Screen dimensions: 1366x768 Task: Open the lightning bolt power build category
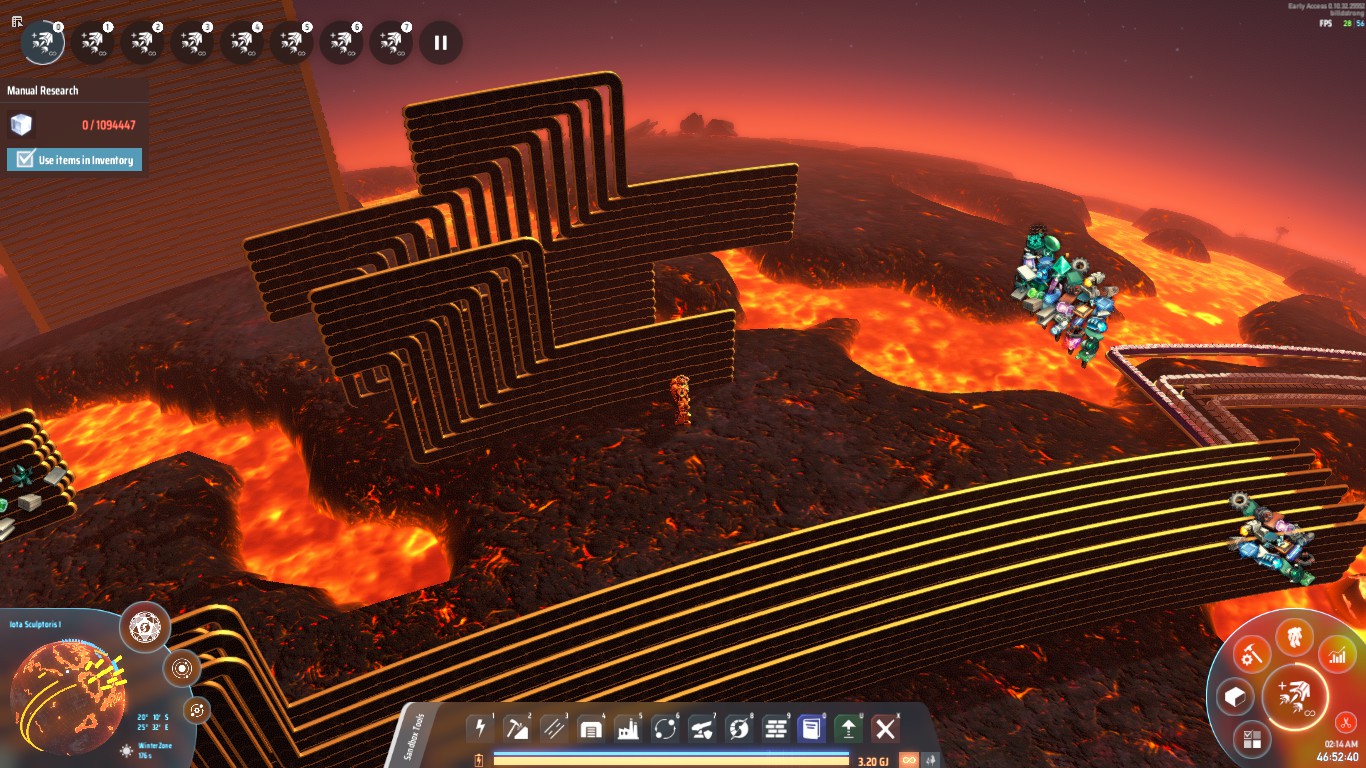coord(481,728)
